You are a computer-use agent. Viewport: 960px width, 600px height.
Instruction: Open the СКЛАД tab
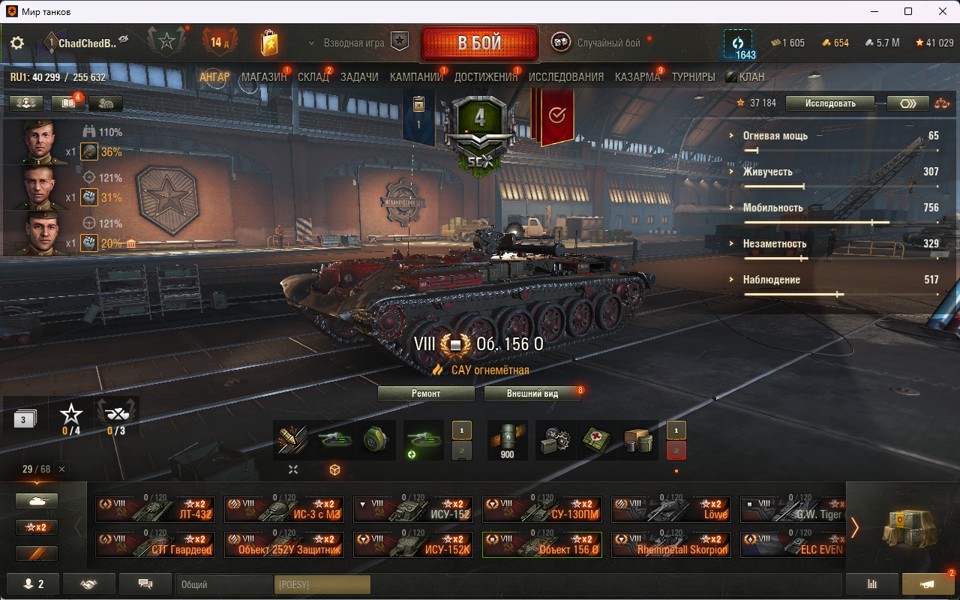313,77
